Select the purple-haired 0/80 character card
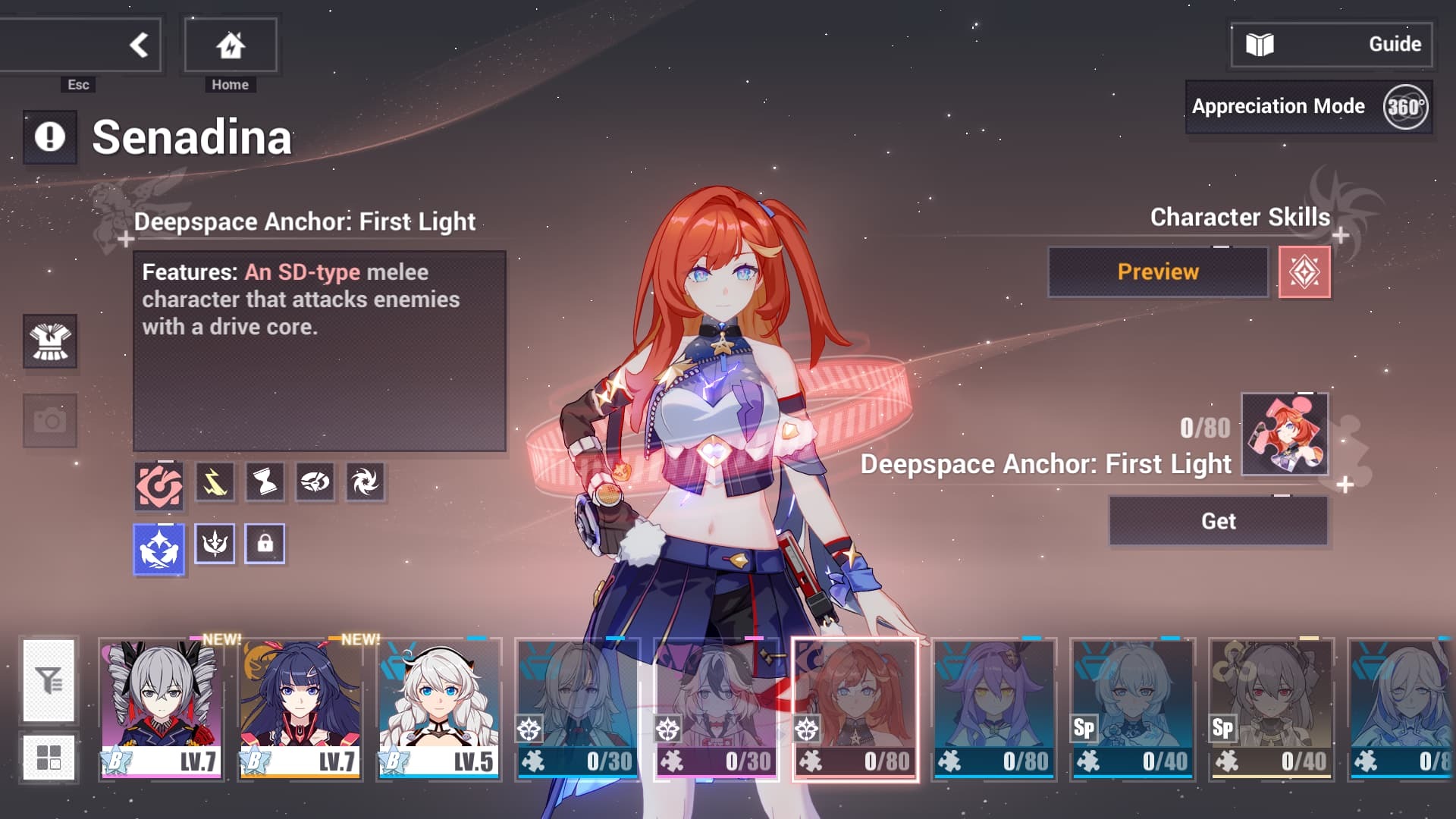1456x819 pixels. (x=994, y=709)
